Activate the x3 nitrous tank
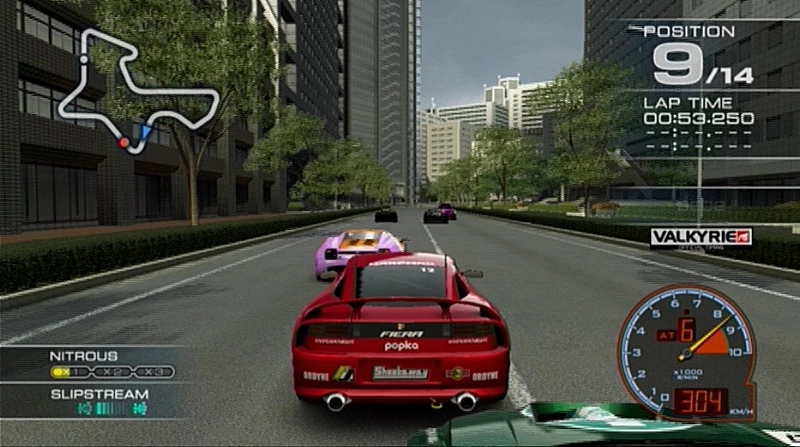Viewport: 800px width, 447px height. [x=153, y=372]
